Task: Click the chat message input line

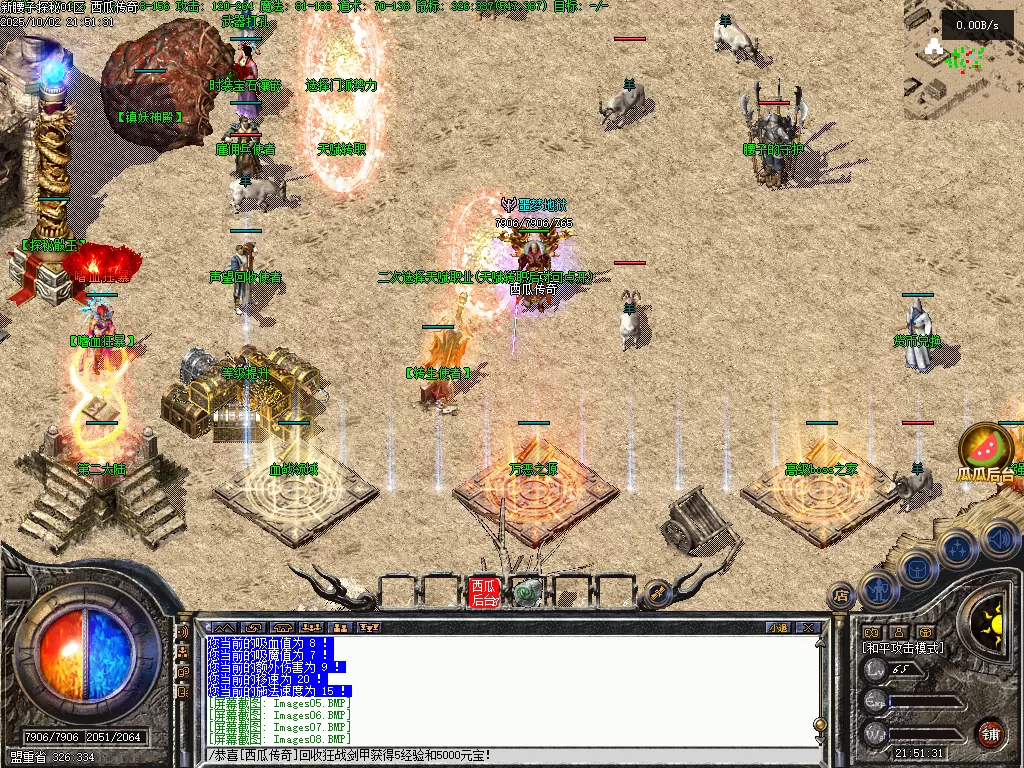Action: click(510, 755)
